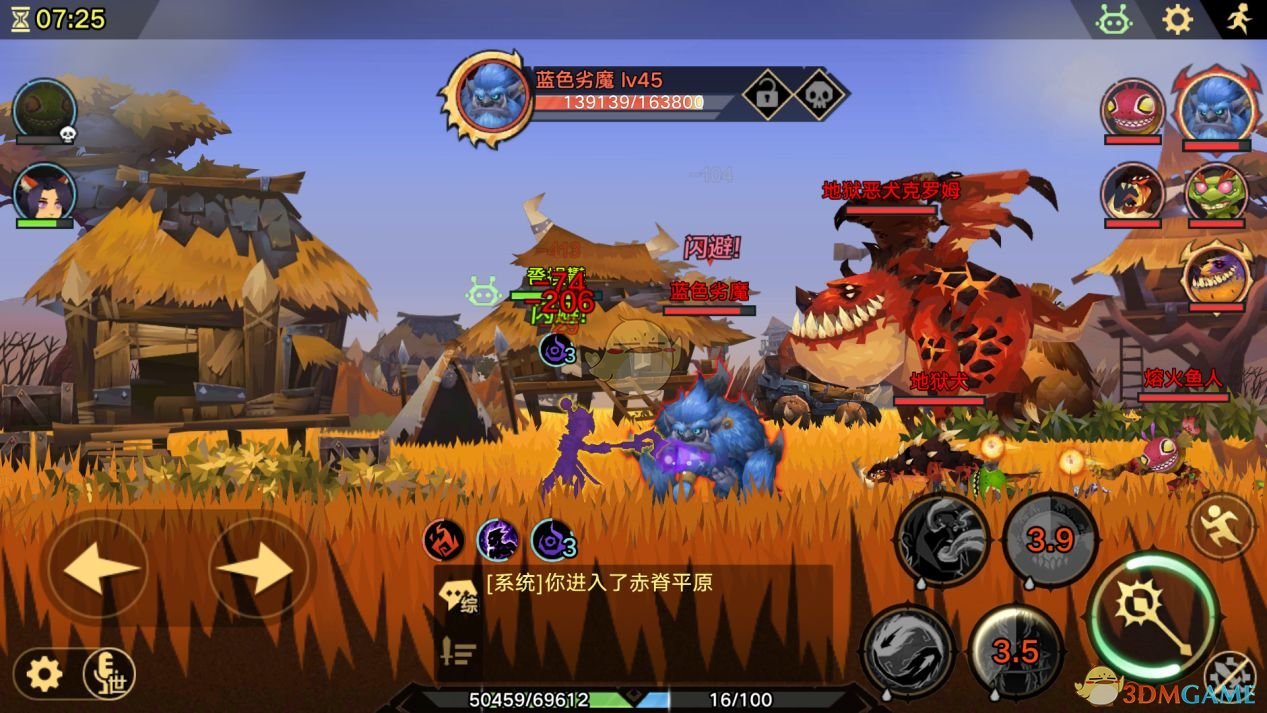Open the sword list icon below chat channel

click(458, 651)
